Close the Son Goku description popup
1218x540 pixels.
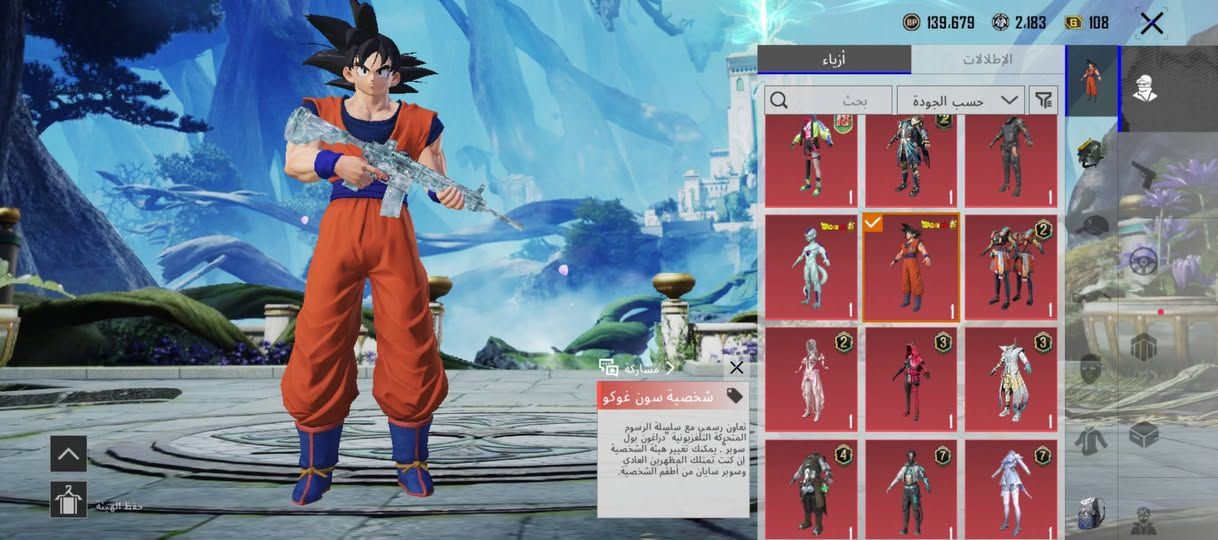click(737, 368)
